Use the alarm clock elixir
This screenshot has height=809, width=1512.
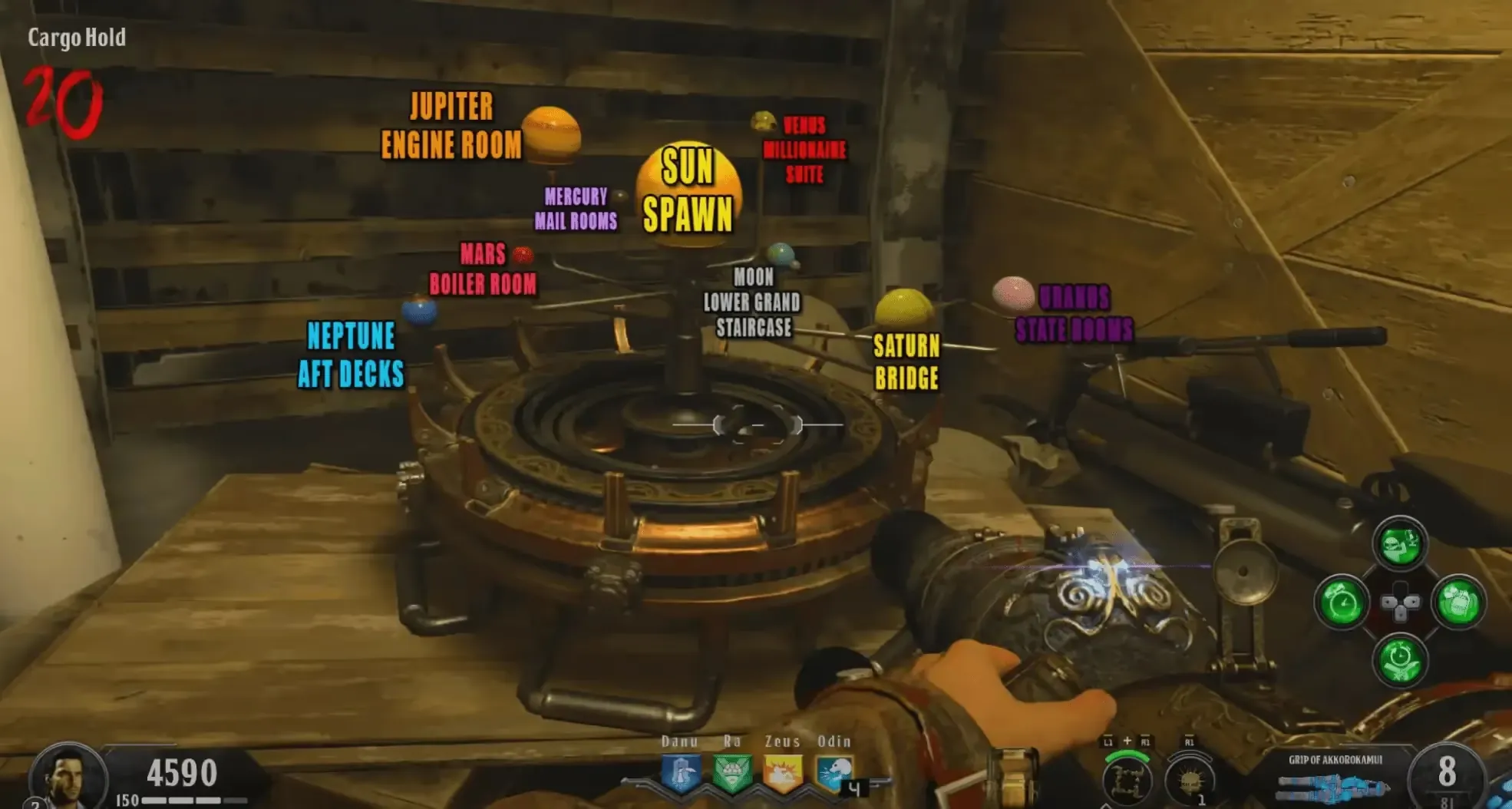pyautogui.click(x=1342, y=603)
